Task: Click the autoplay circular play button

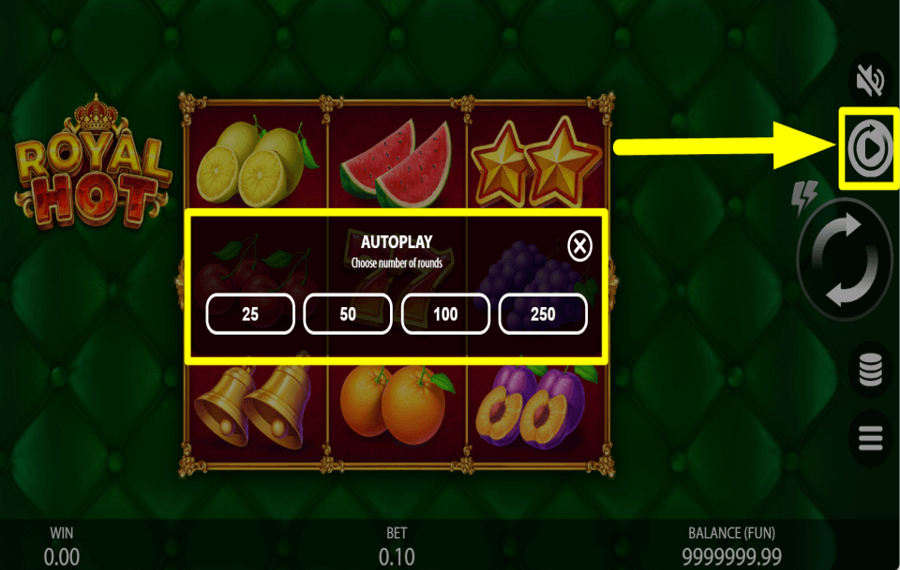Action: point(866,149)
